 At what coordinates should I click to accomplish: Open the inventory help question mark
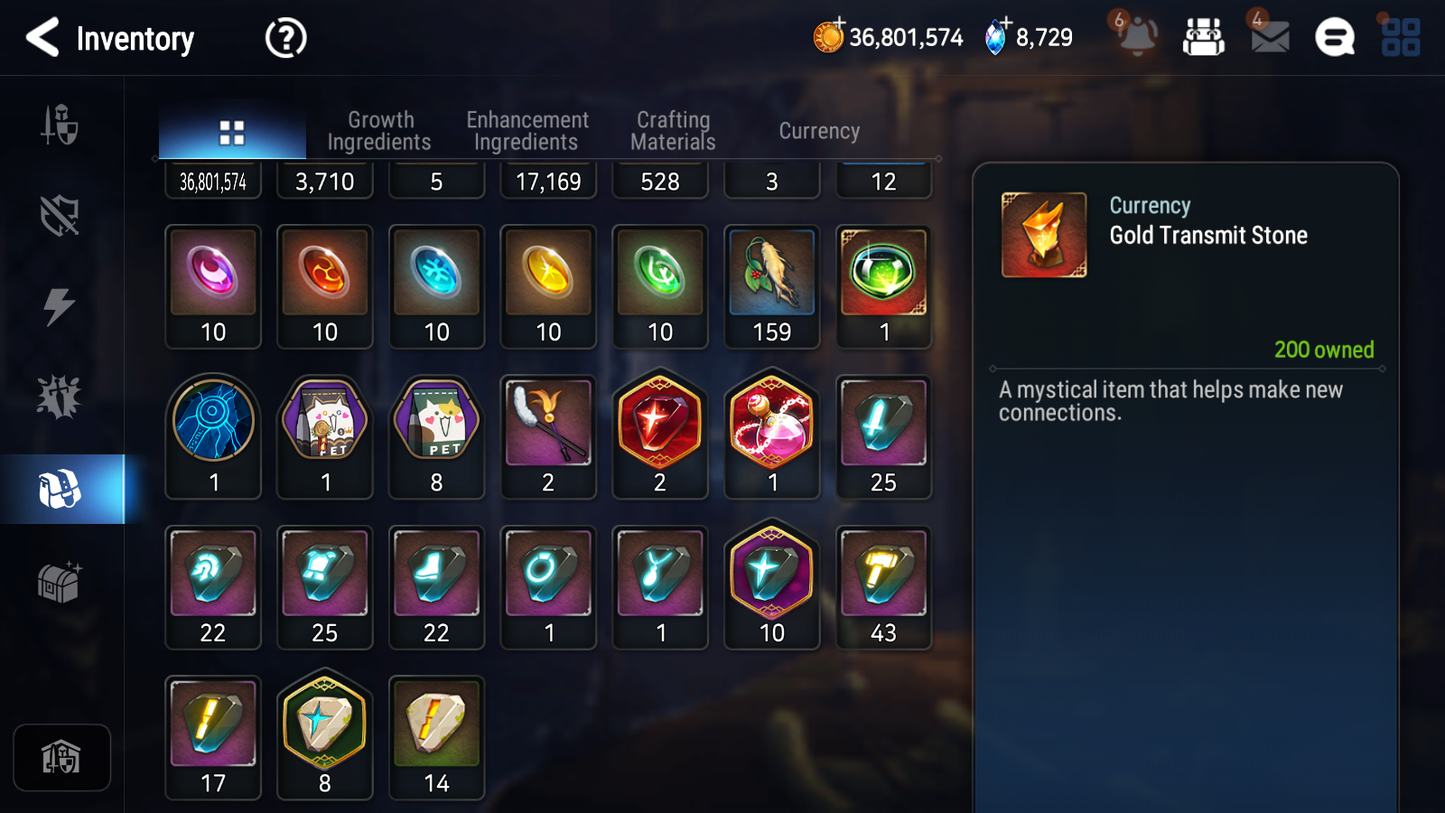pyautogui.click(x=285, y=39)
